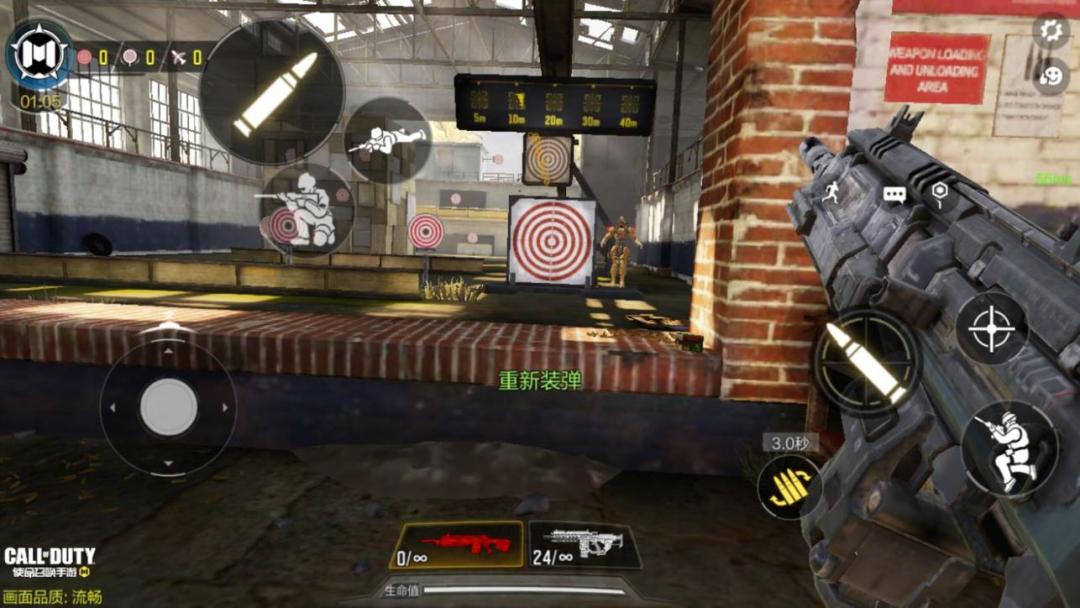Tap the virtual movement joystick
The image size is (1080, 608).
(168, 407)
